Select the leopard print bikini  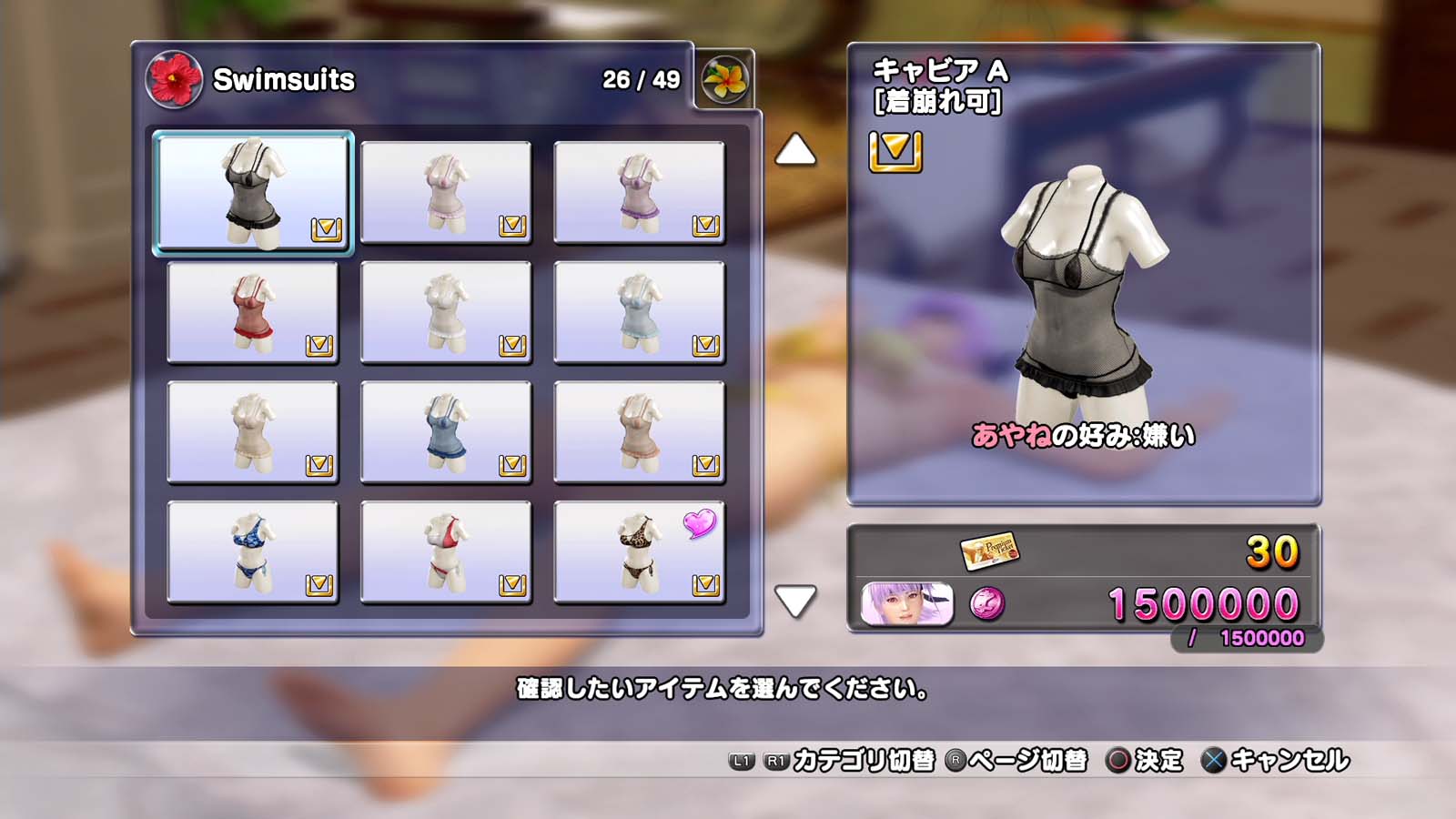[639, 552]
